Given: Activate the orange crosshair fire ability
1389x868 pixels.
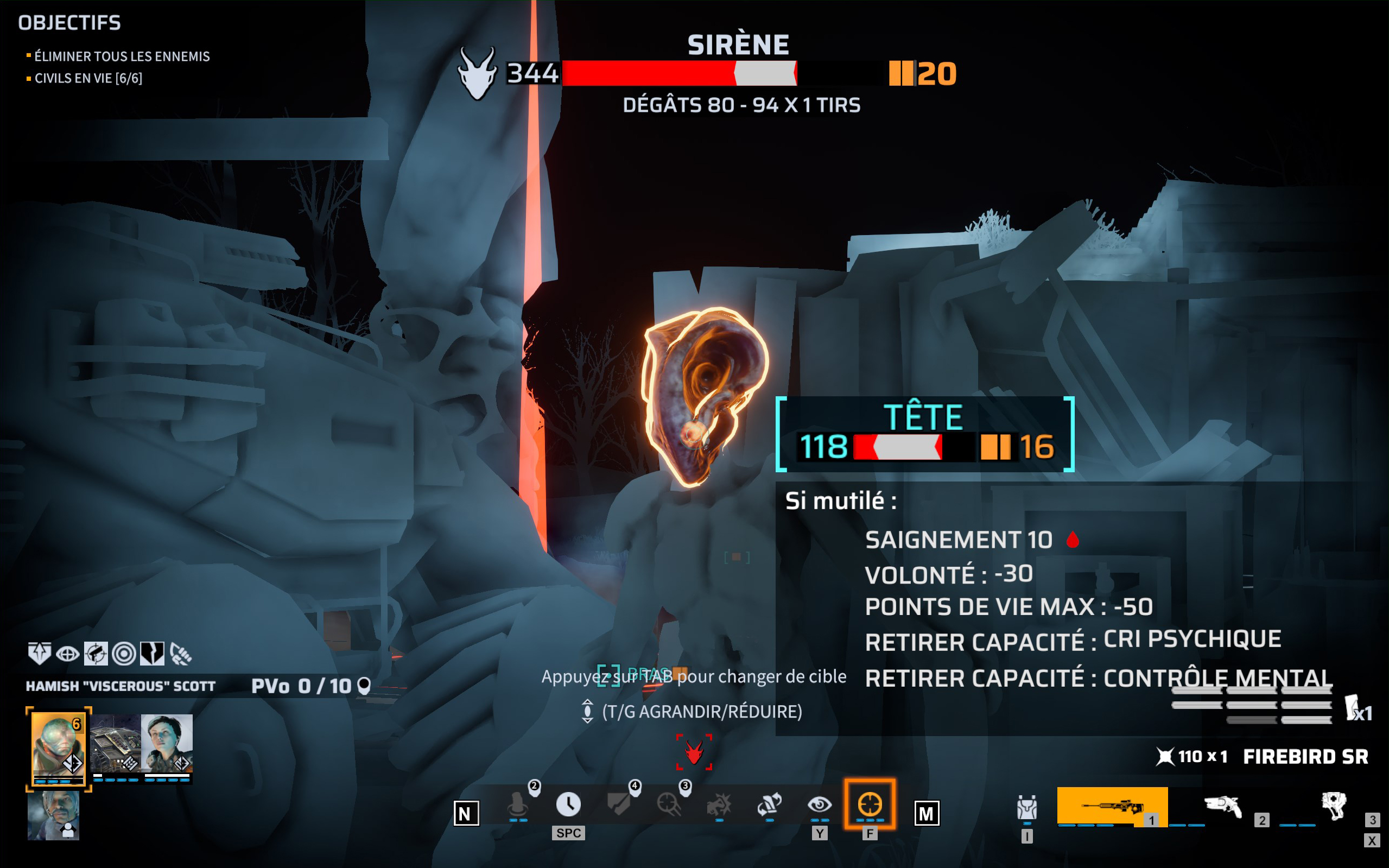Looking at the screenshot, I should click(870, 804).
